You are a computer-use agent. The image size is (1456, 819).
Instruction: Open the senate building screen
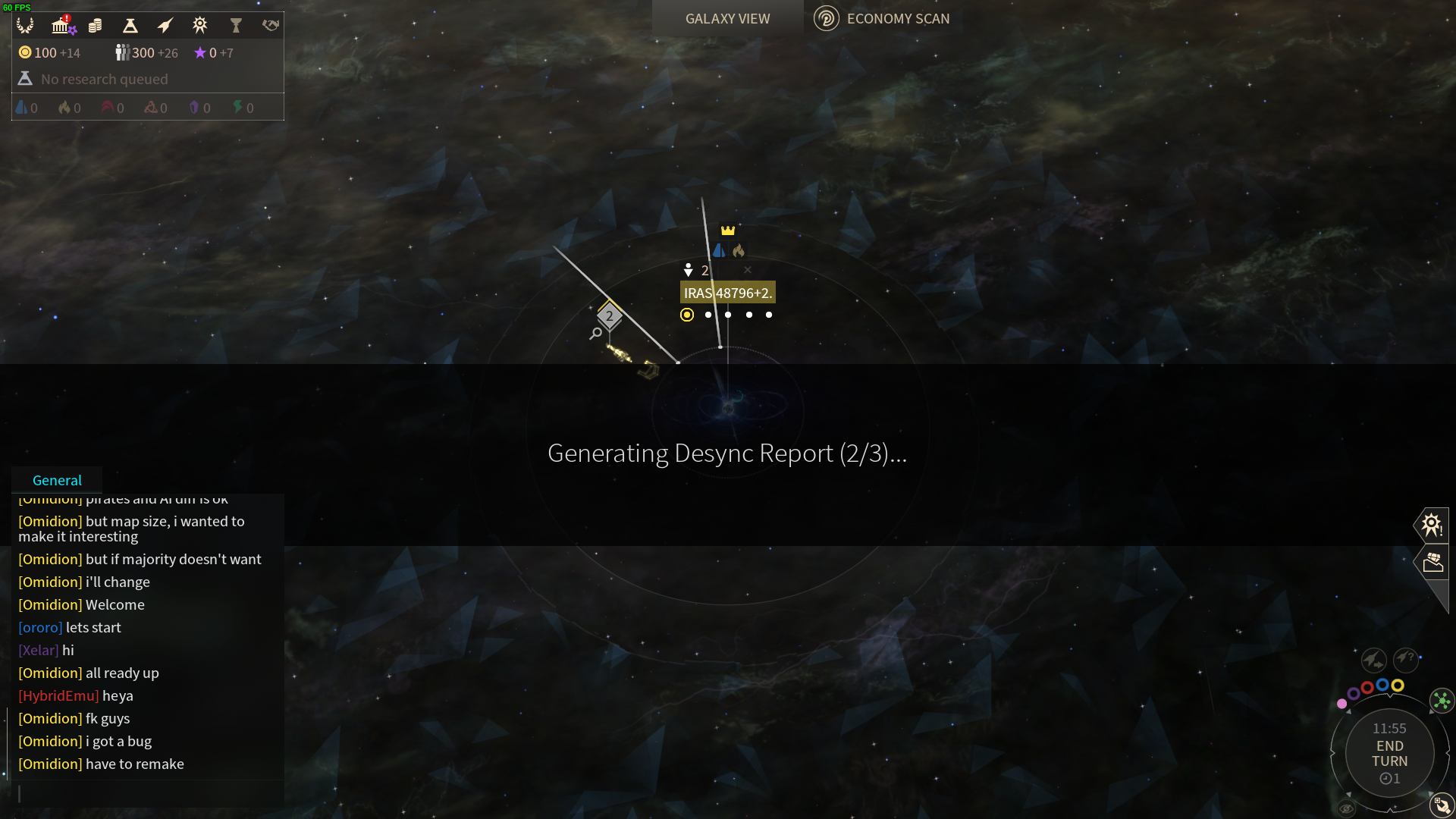point(61,26)
